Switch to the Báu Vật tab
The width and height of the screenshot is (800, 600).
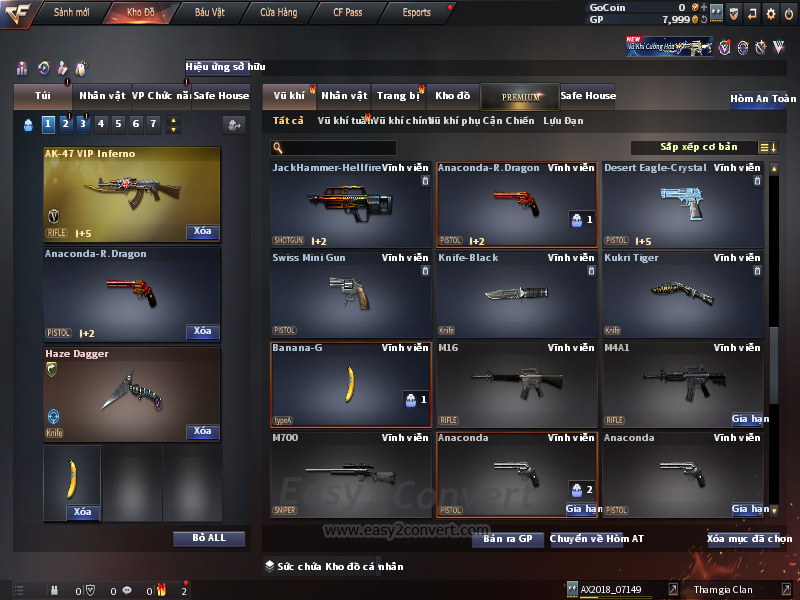pyautogui.click(x=209, y=13)
